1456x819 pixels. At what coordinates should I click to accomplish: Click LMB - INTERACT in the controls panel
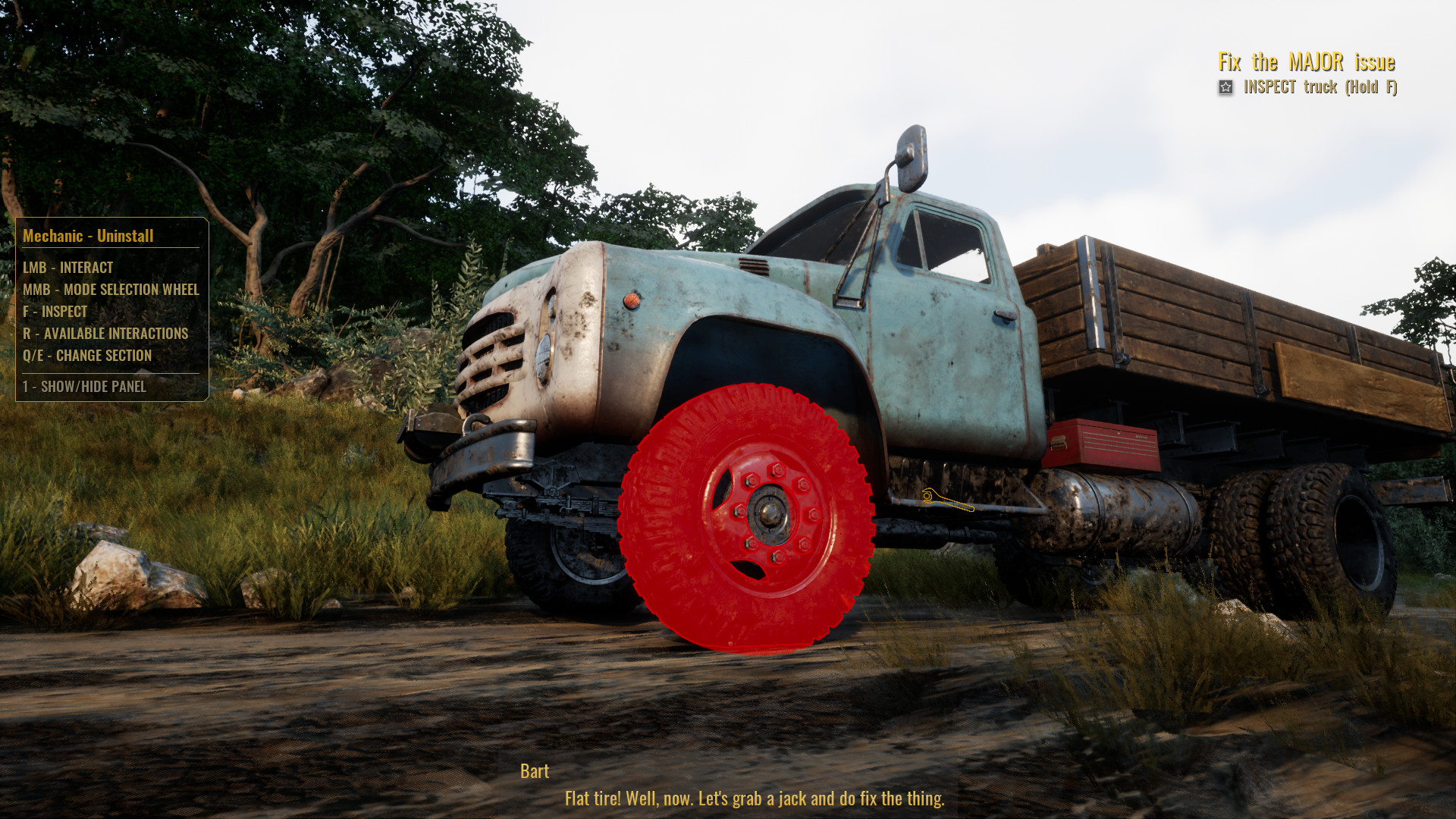point(67,268)
